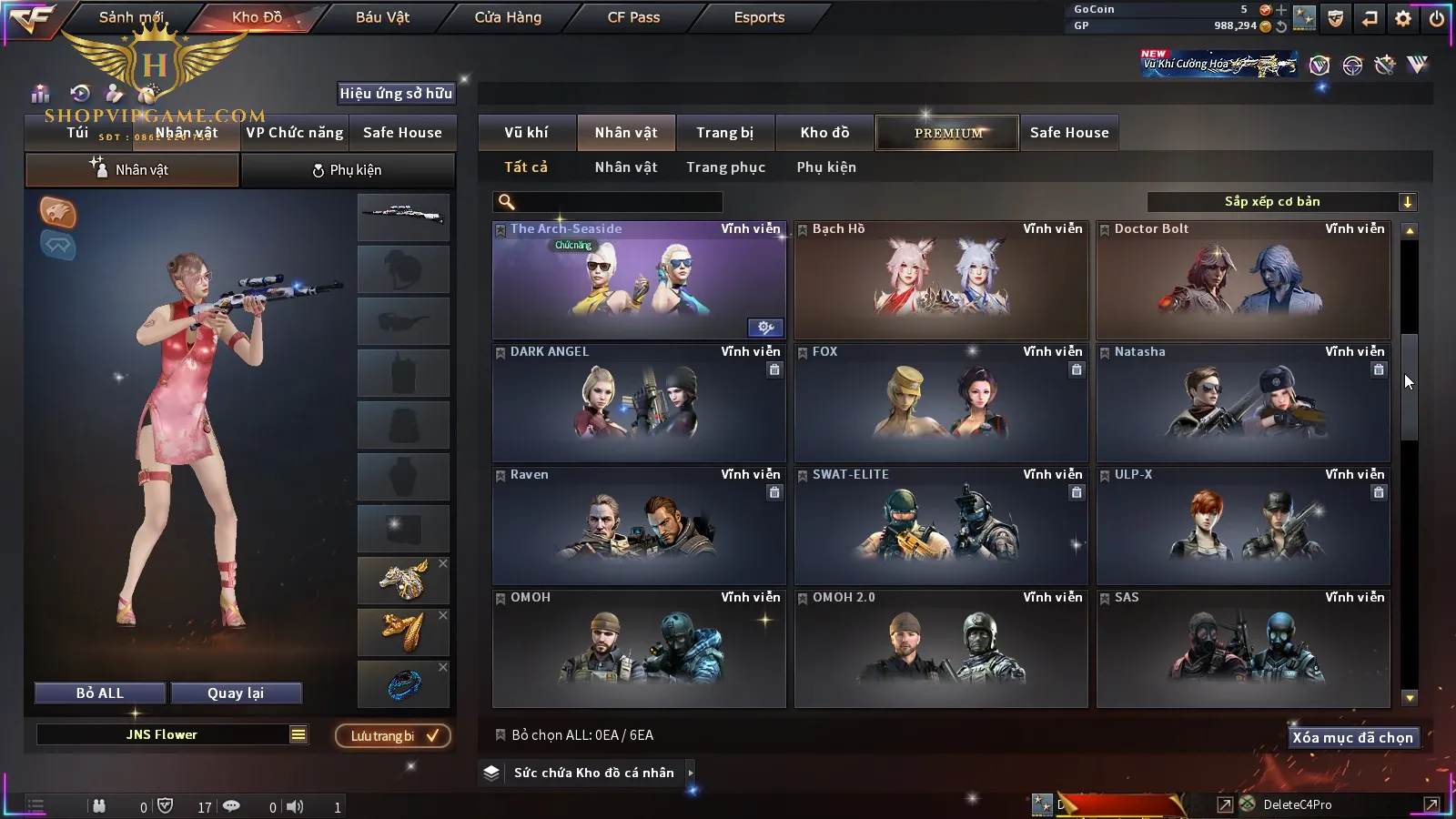Open the Sắp xếp cơ bản dropdown
1456x819 pixels.
pyautogui.click(x=1281, y=202)
